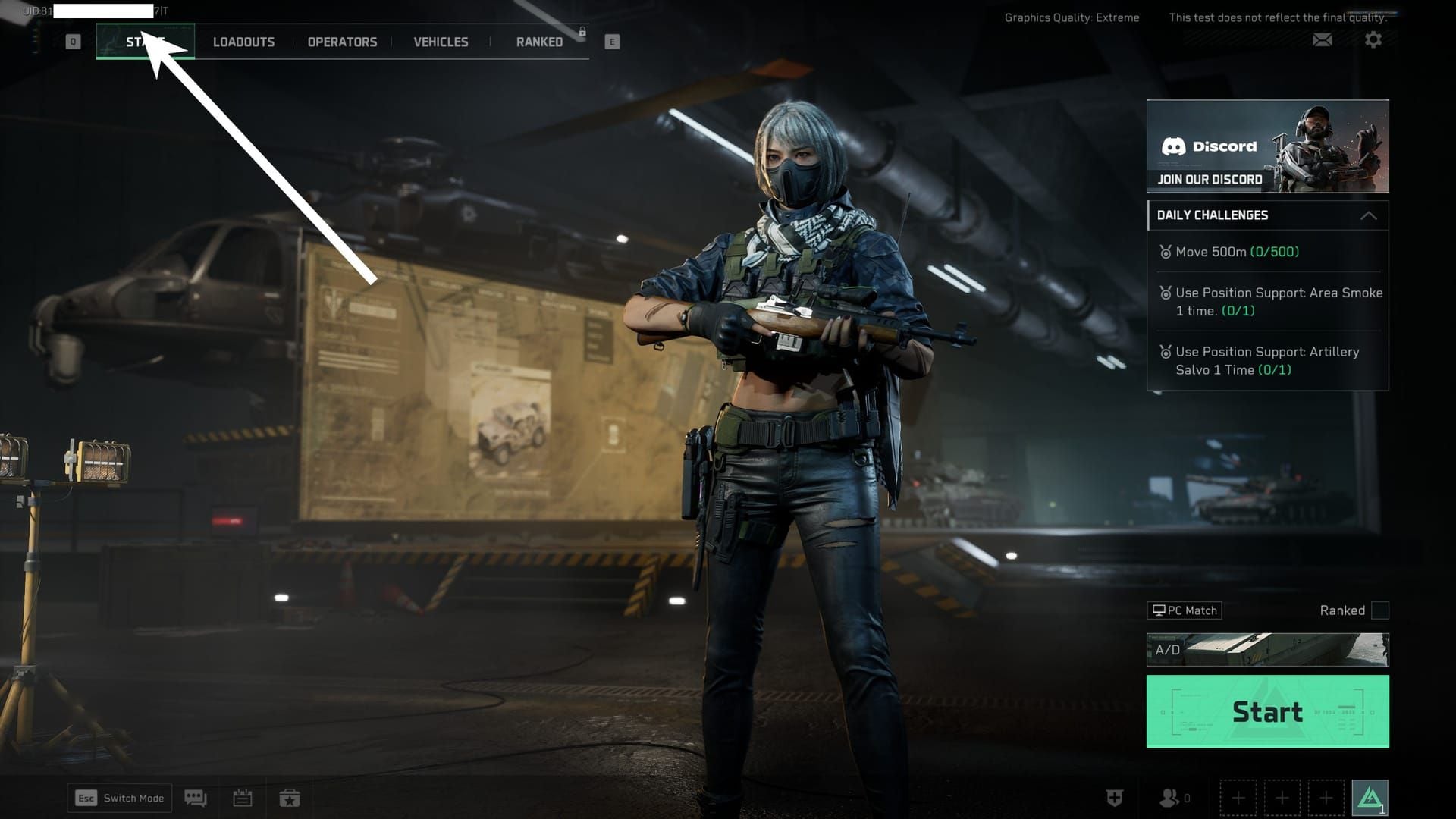Open the PC Match mode selector
The image size is (1456, 819).
(x=1183, y=610)
